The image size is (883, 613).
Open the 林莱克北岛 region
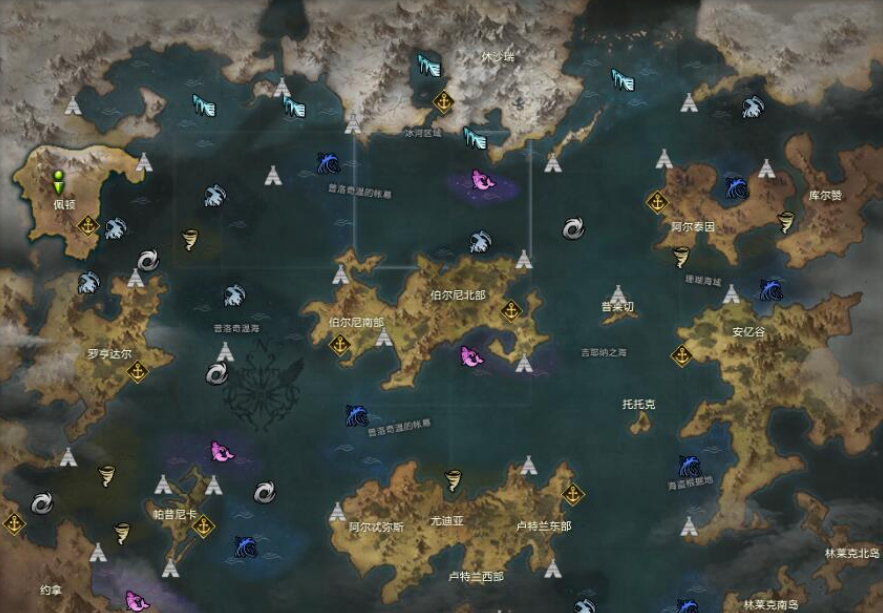click(851, 553)
